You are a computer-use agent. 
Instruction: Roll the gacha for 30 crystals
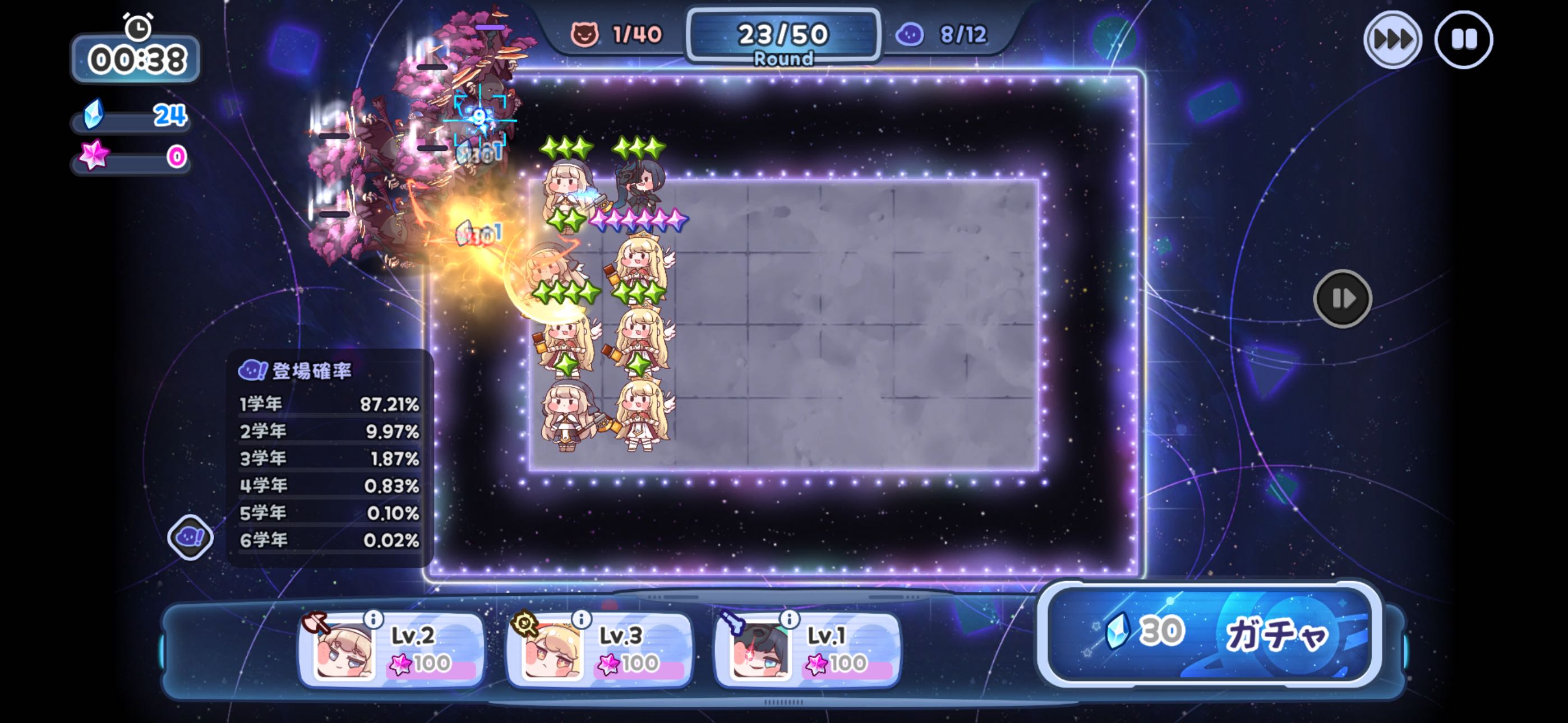point(1209,633)
